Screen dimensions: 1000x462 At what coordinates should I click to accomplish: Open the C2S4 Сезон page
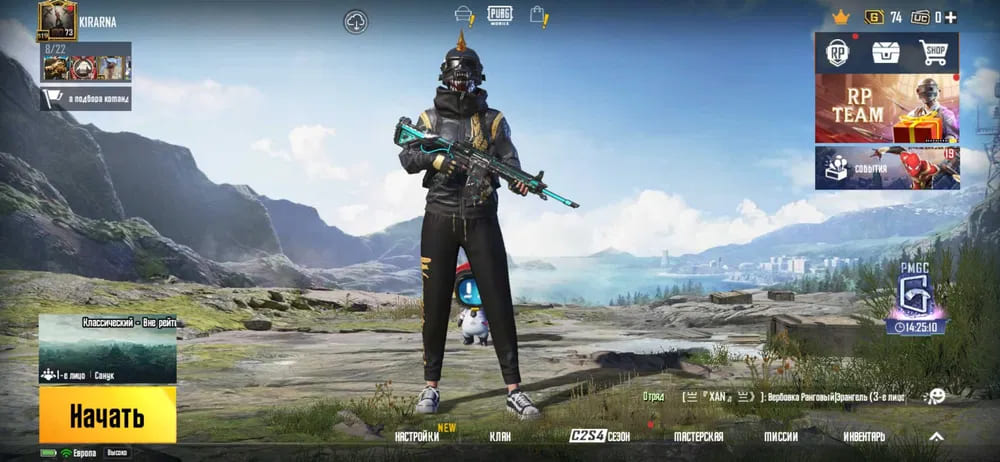600,437
